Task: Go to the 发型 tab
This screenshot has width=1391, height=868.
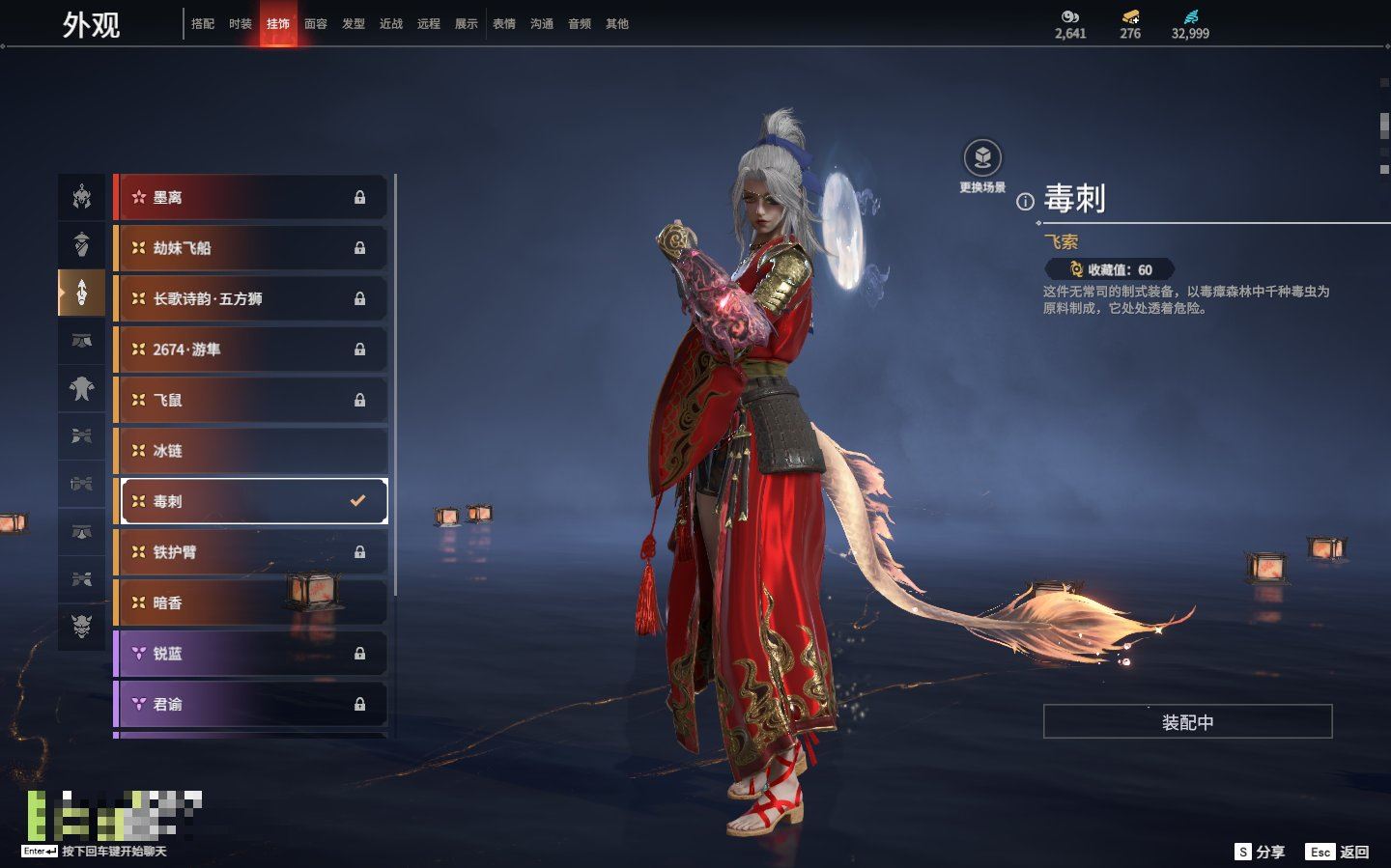Action: 354,24
